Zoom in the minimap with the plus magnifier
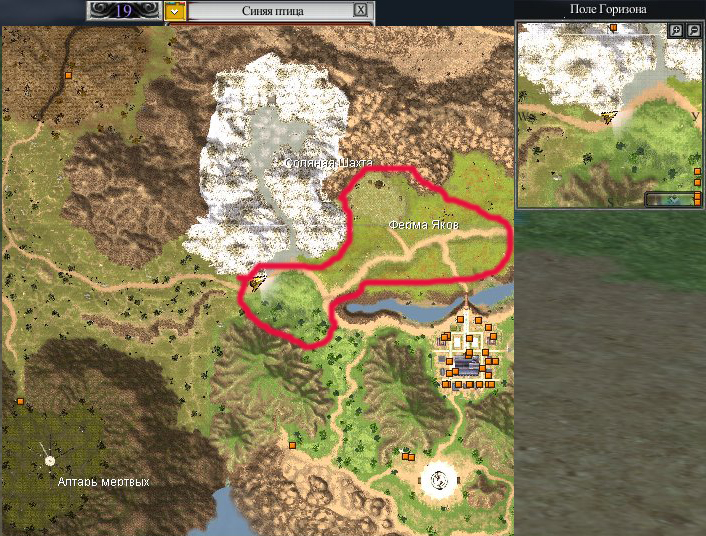The width and height of the screenshot is (706, 536). (x=677, y=31)
